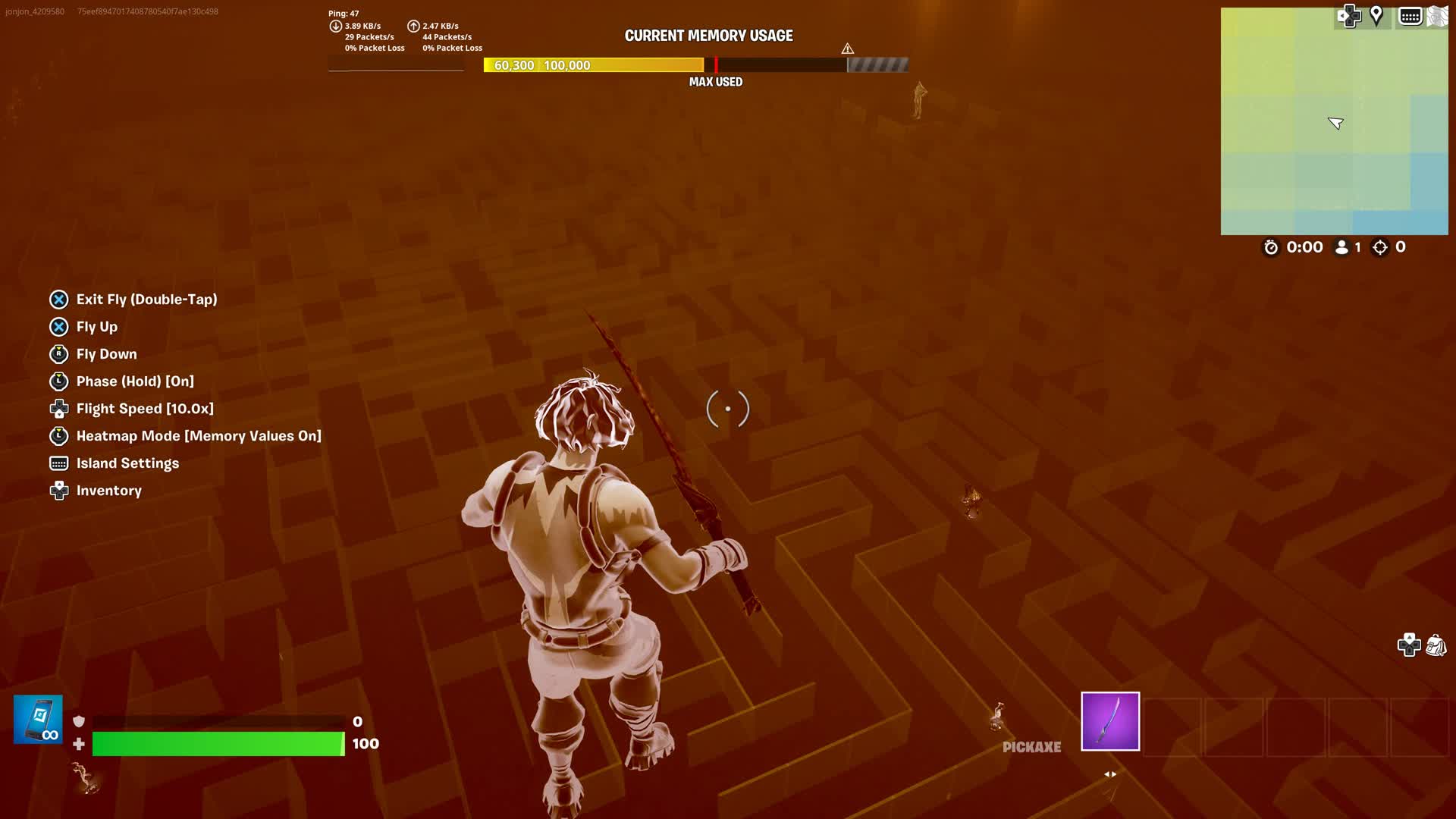Click Exit Fly (Double-Tap)

pos(146,300)
